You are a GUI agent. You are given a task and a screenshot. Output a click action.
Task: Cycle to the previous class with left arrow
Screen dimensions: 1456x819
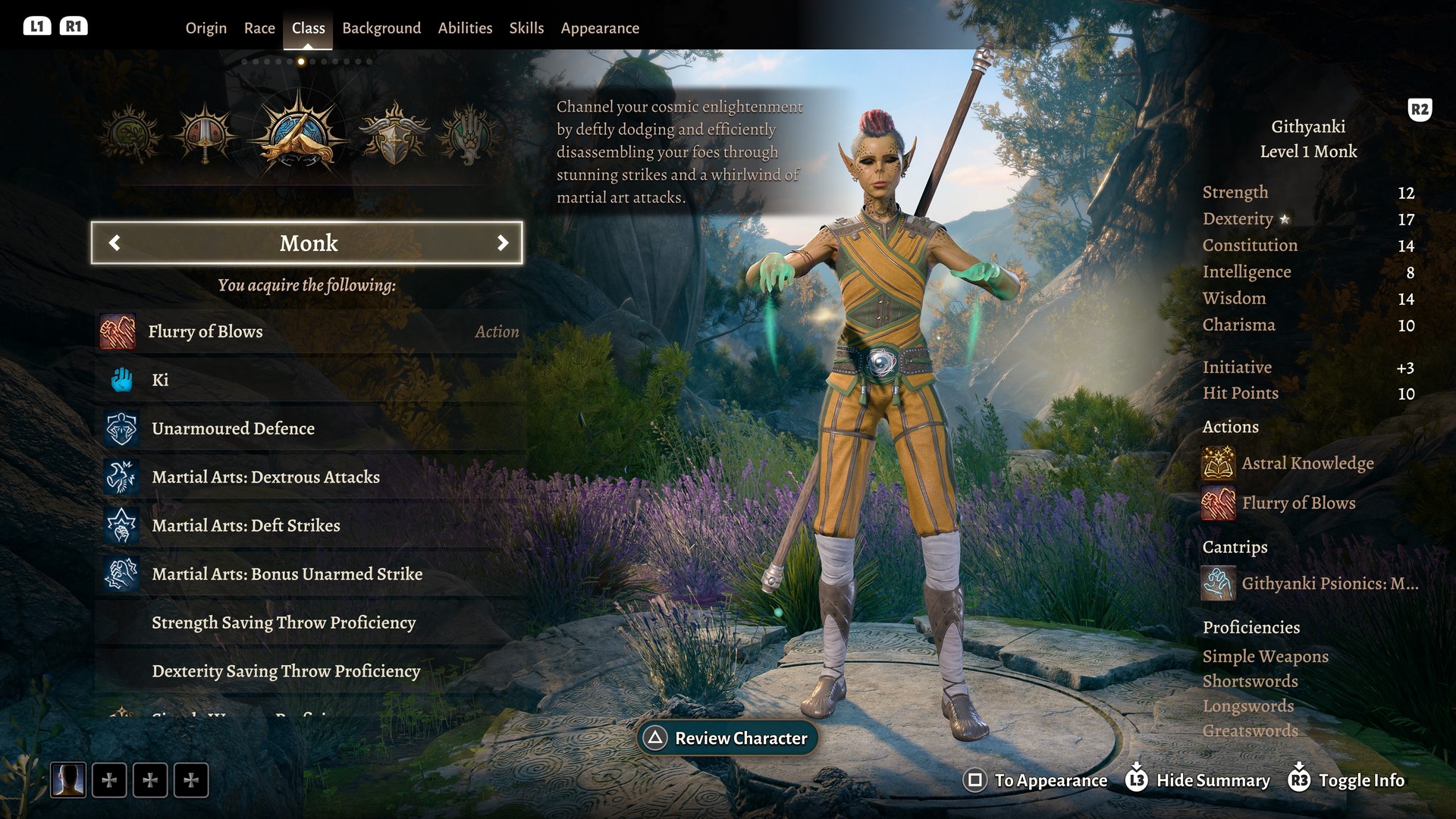pos(115,243)
